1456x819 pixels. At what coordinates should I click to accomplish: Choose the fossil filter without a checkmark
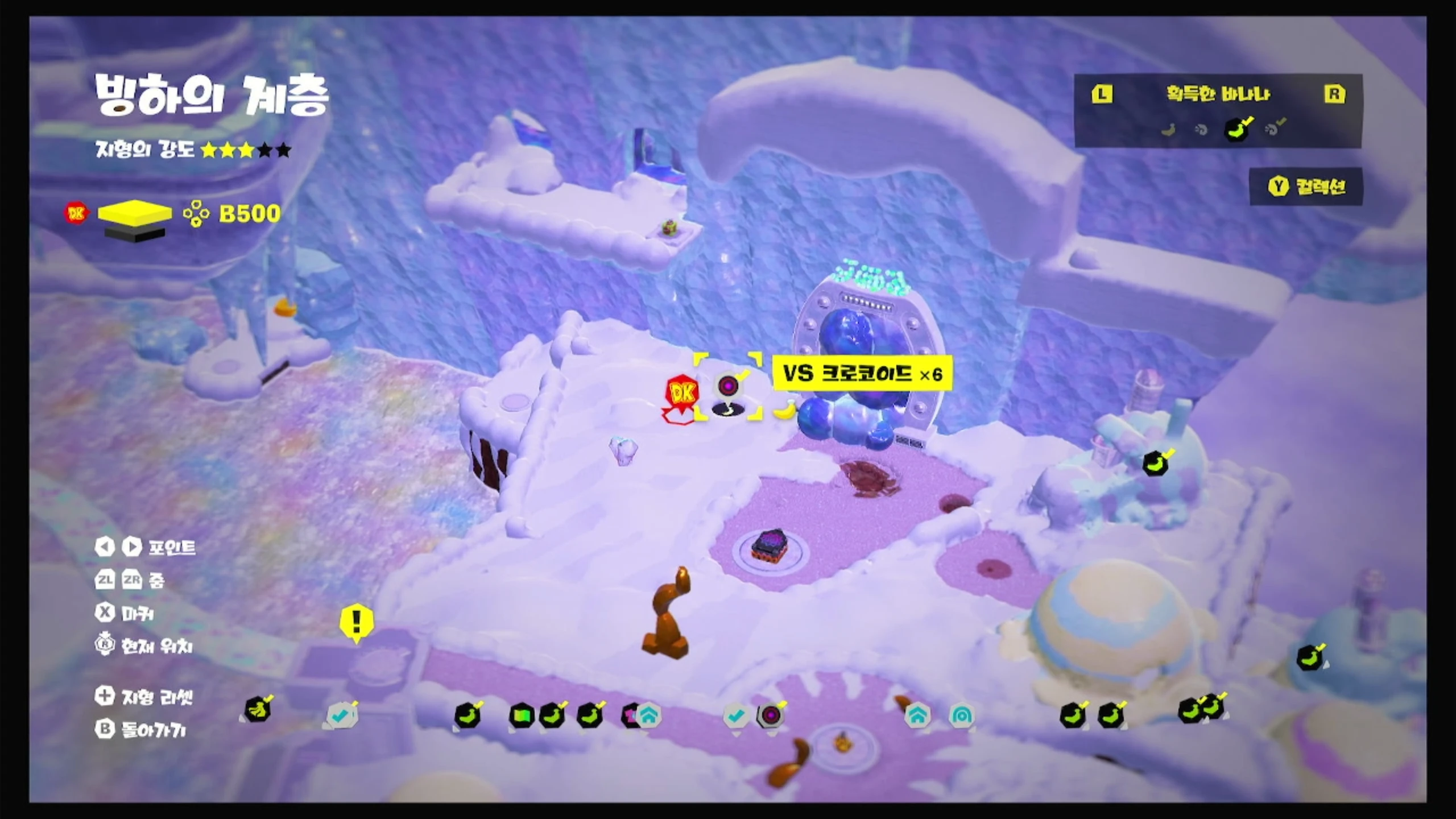point(1201,130)
